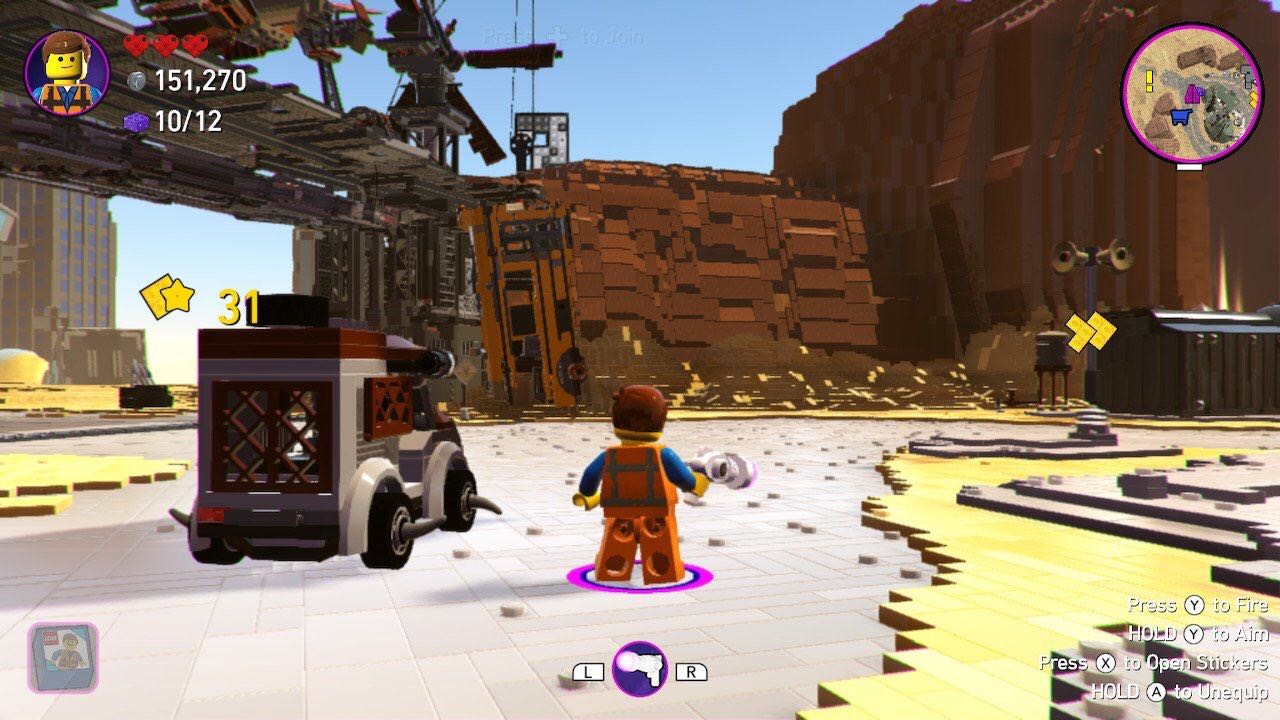1280x720 pixels.
Task: Click Emmet's character portrait
Action: tap(67, 72)
